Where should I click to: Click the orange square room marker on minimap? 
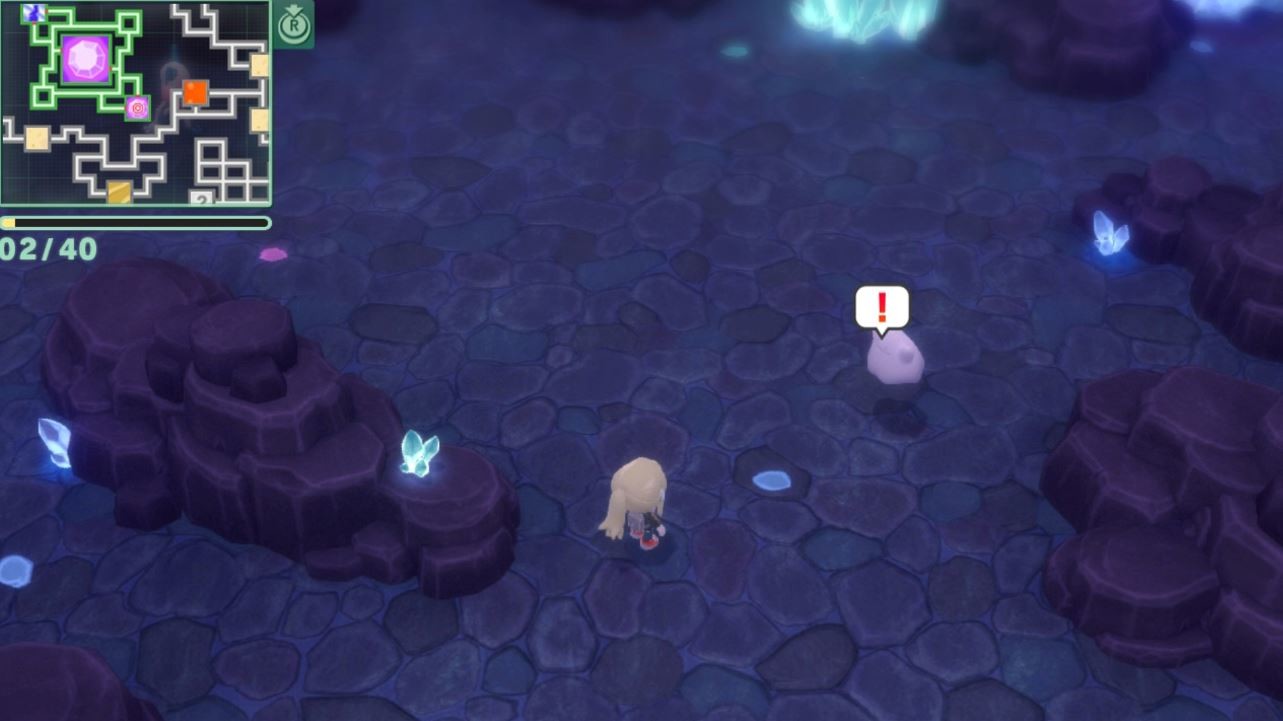pos(195,92)
